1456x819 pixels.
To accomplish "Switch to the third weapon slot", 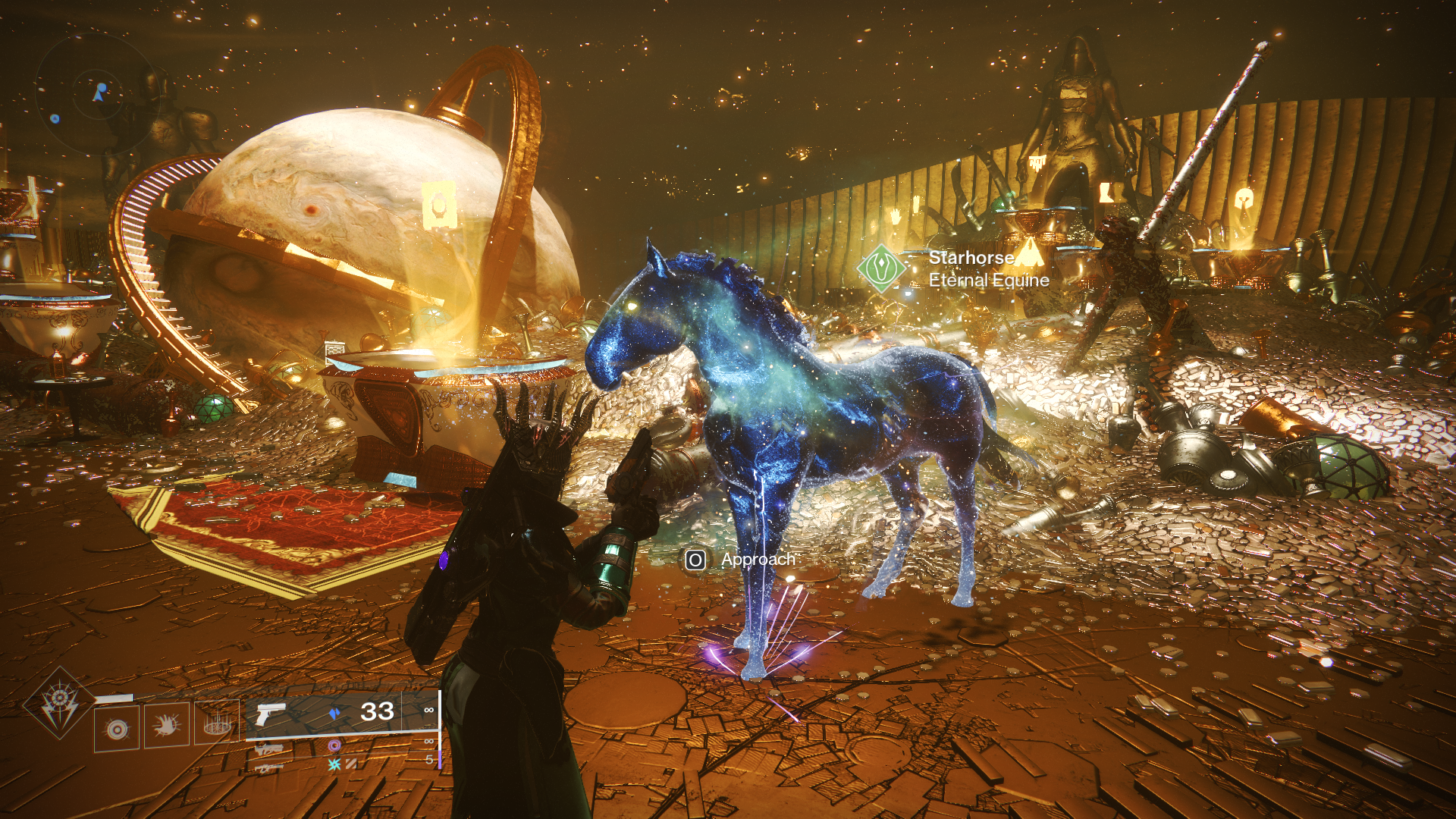I will coord(267,768).
